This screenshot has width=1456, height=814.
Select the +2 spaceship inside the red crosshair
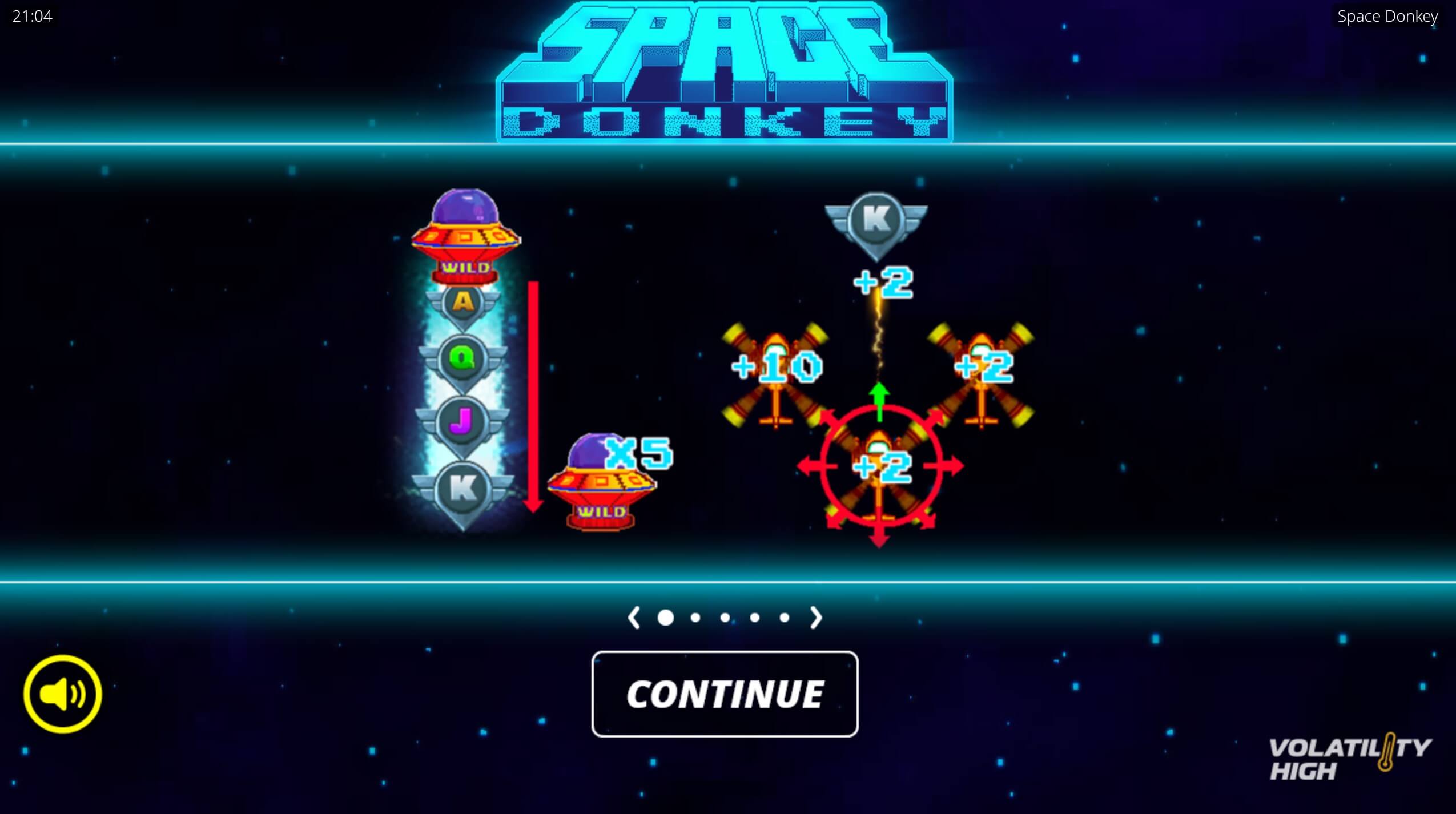(879, 468)
